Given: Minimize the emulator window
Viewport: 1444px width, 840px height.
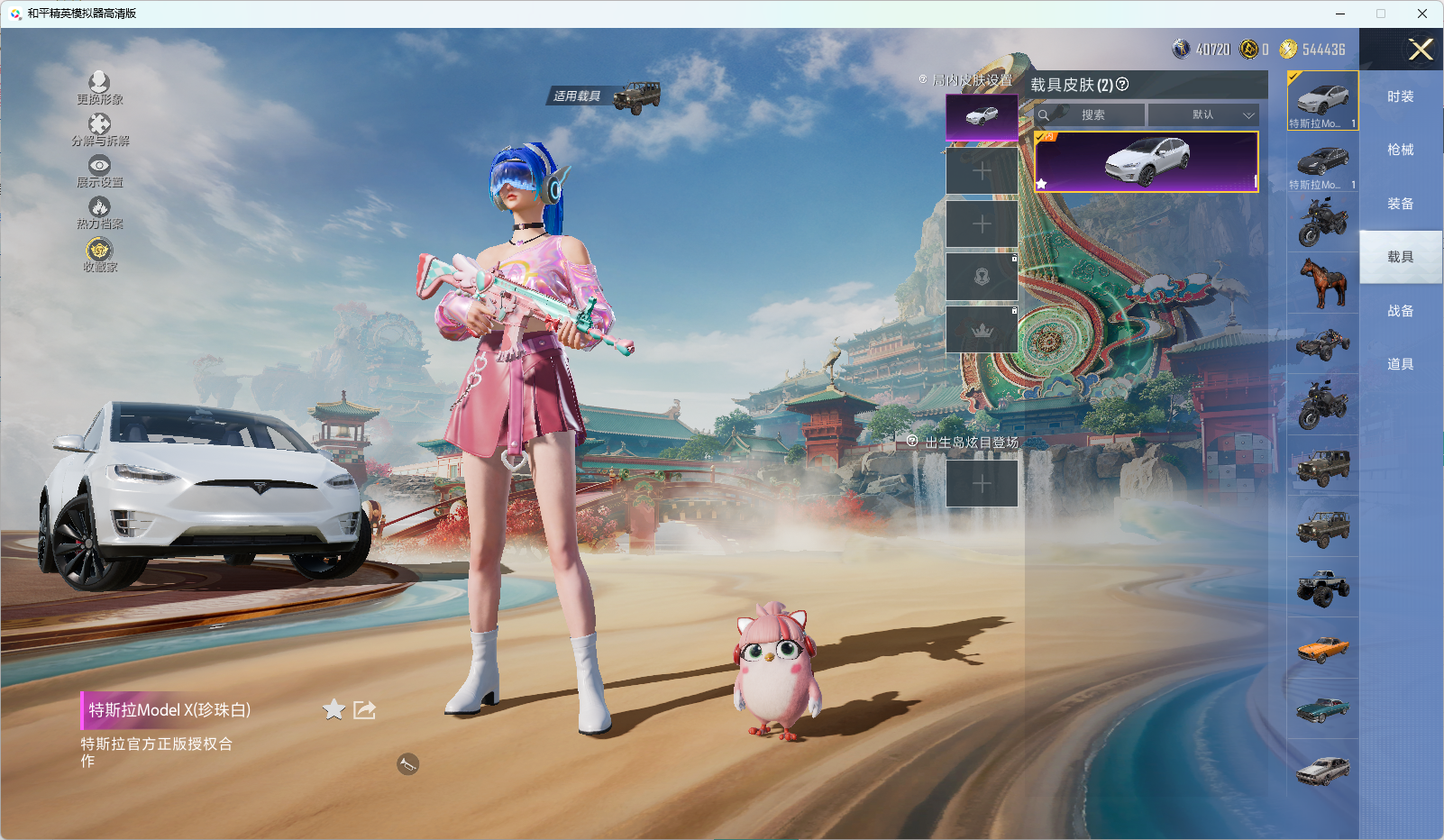Looking at the screenshot, I should point(1340,14).
